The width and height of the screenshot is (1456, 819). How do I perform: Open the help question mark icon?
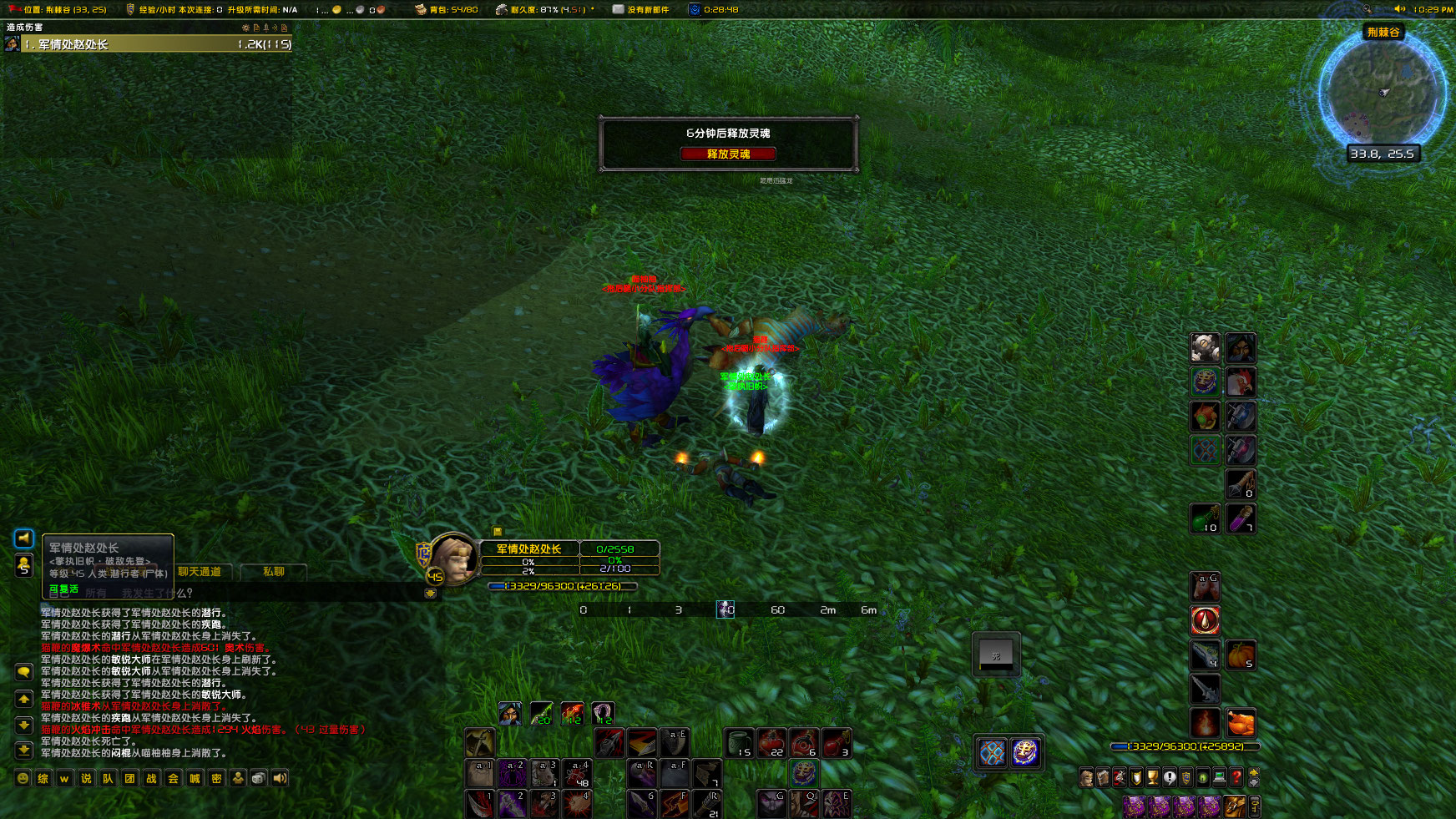(1236, 777)
